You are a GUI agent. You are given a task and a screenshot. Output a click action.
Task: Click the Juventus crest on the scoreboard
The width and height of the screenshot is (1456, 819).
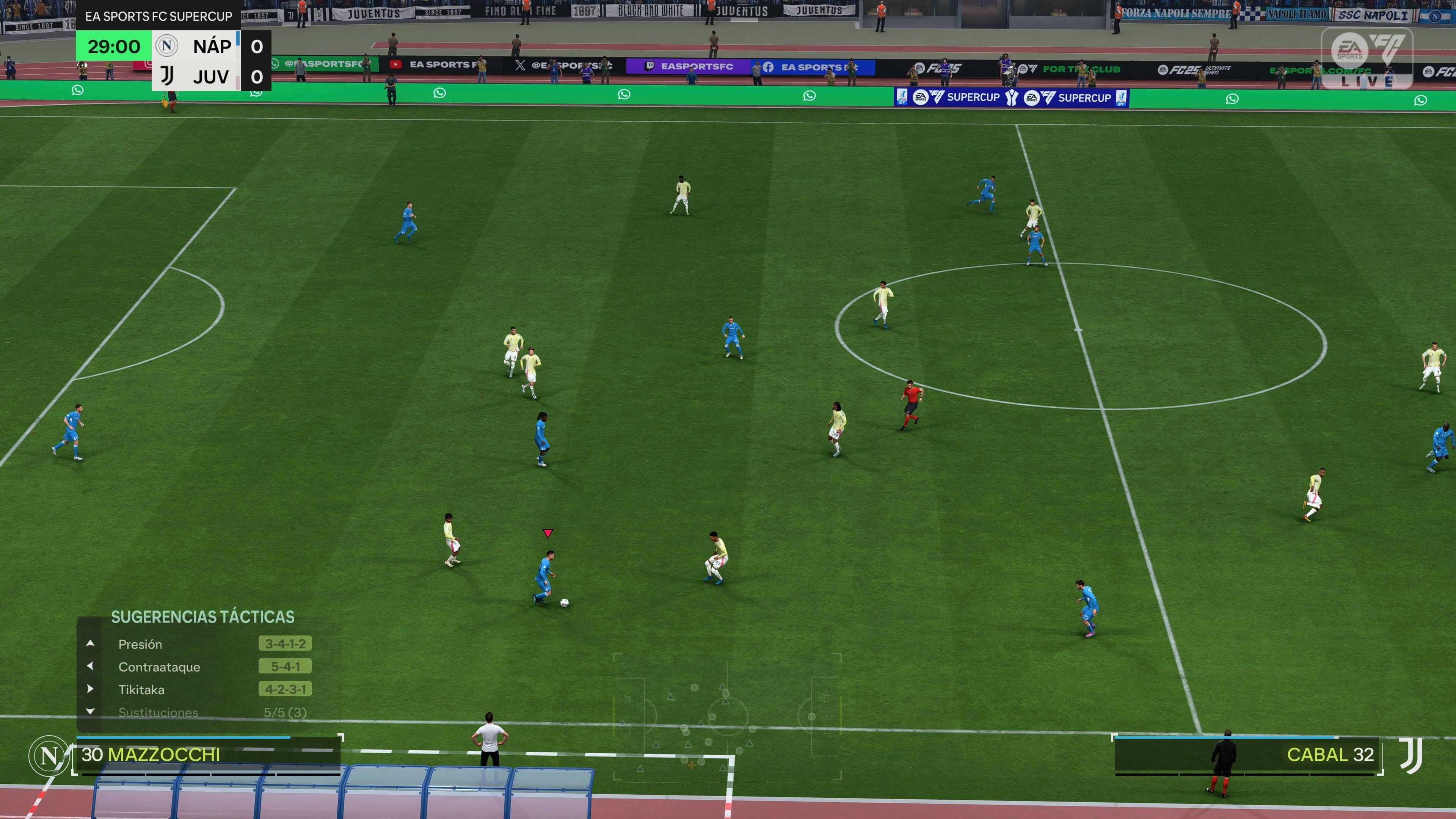point(167,76)
